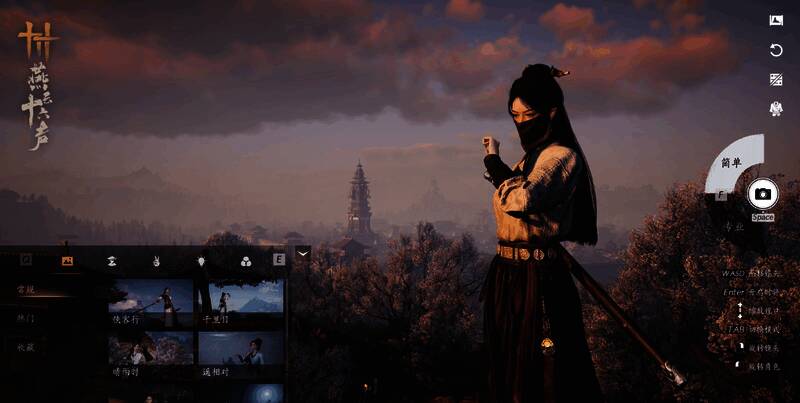
Task: Click the character figure icon
Action: (x=776, y=108)
